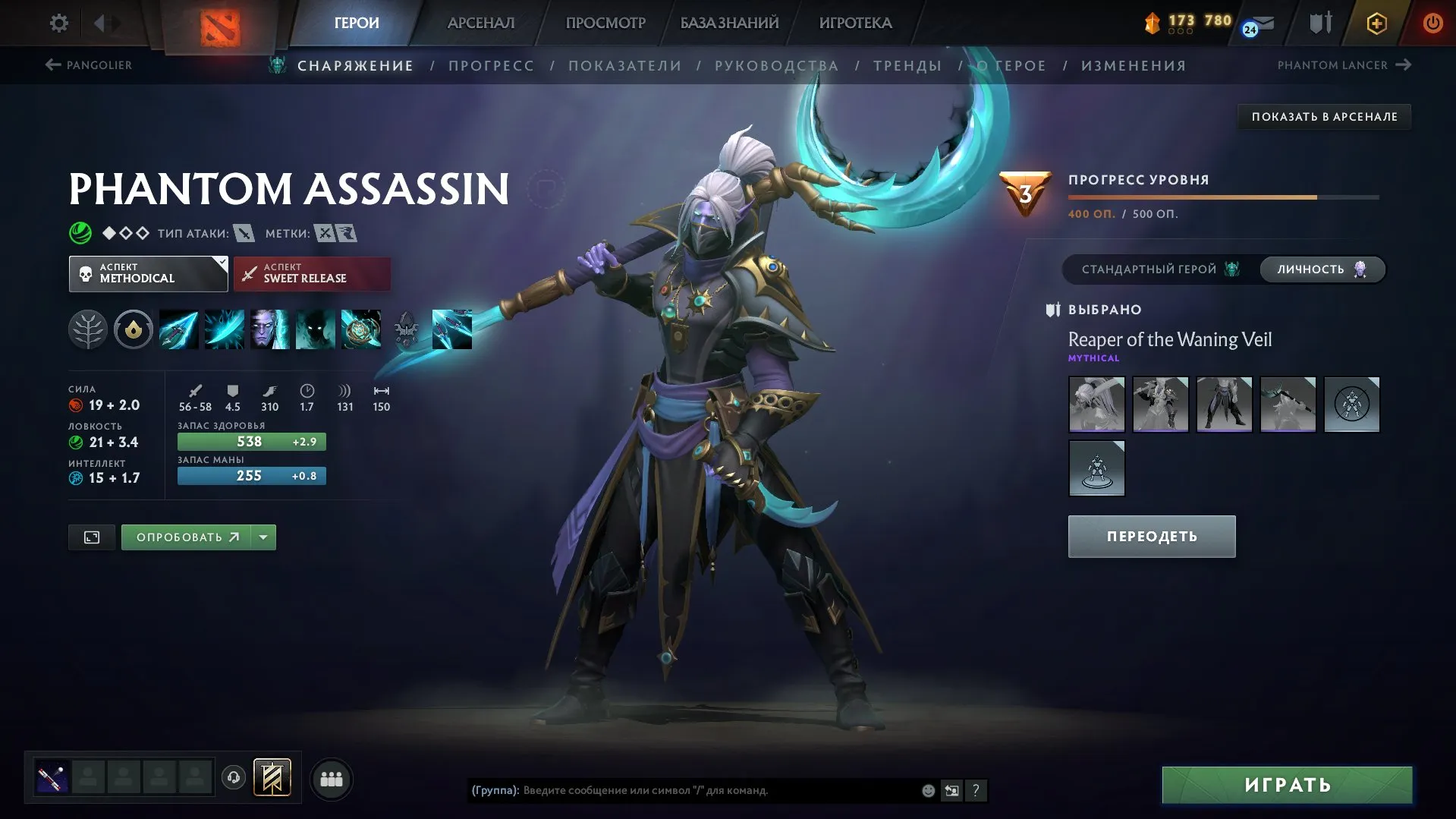1456x819 pixels.
Task: Open the ПРОГРЕСС sub-tab
Action: pos(491,65)
